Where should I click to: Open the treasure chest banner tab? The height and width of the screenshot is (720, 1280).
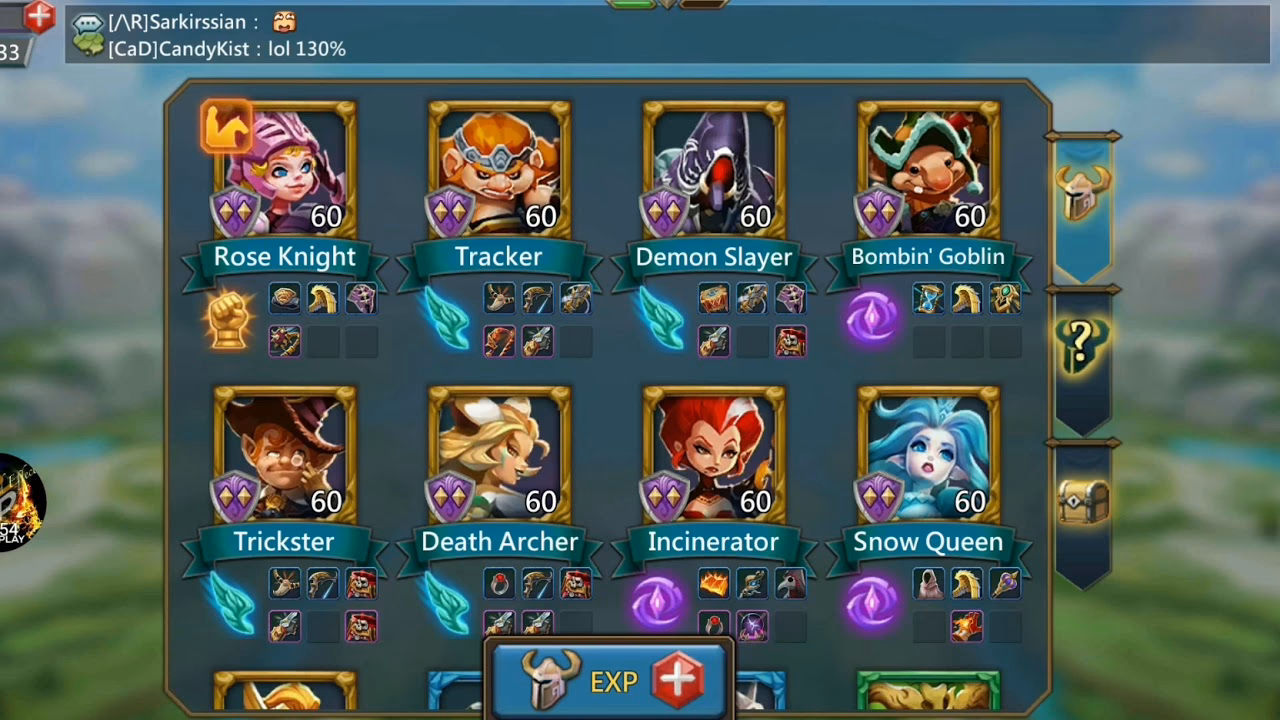(1085, 500)
